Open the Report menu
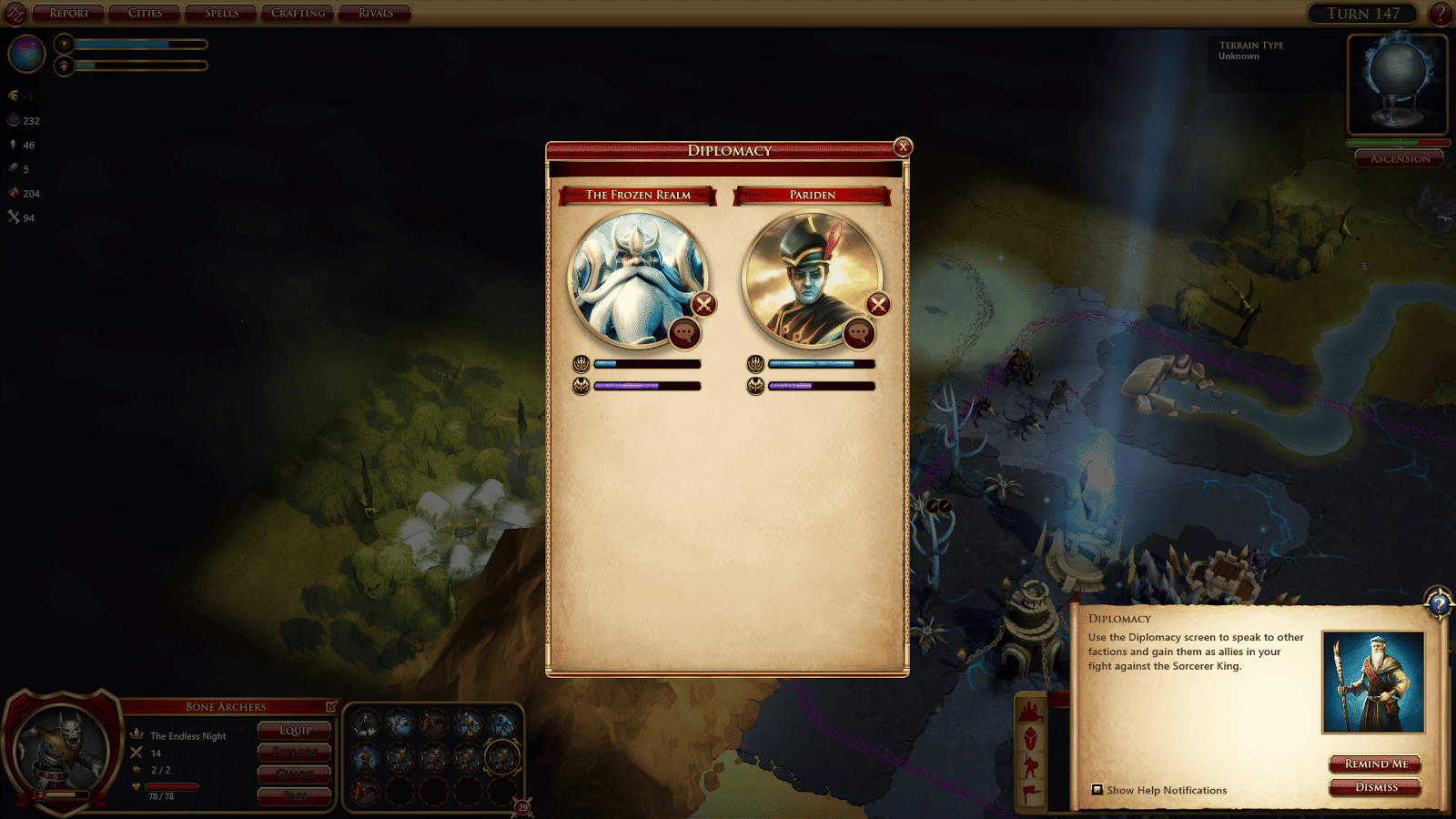 (69, 13)
